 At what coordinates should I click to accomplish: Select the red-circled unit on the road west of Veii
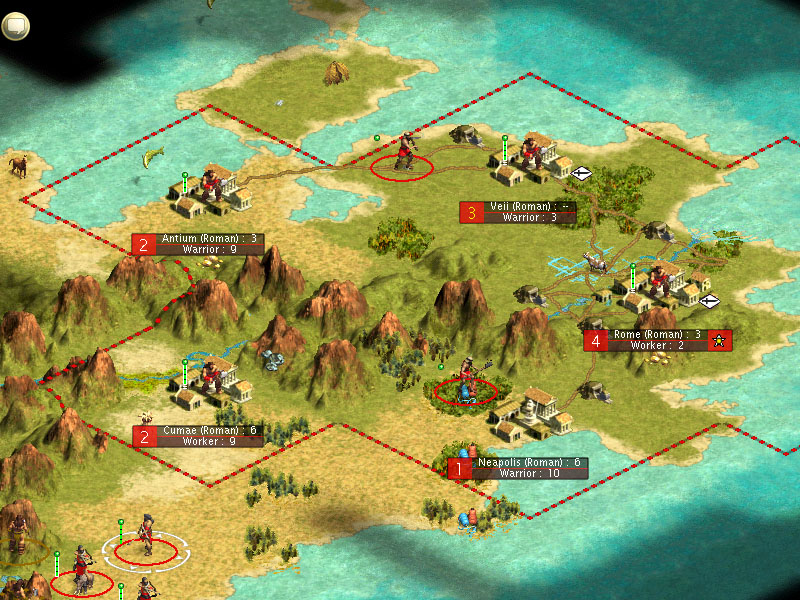[403, 157]
